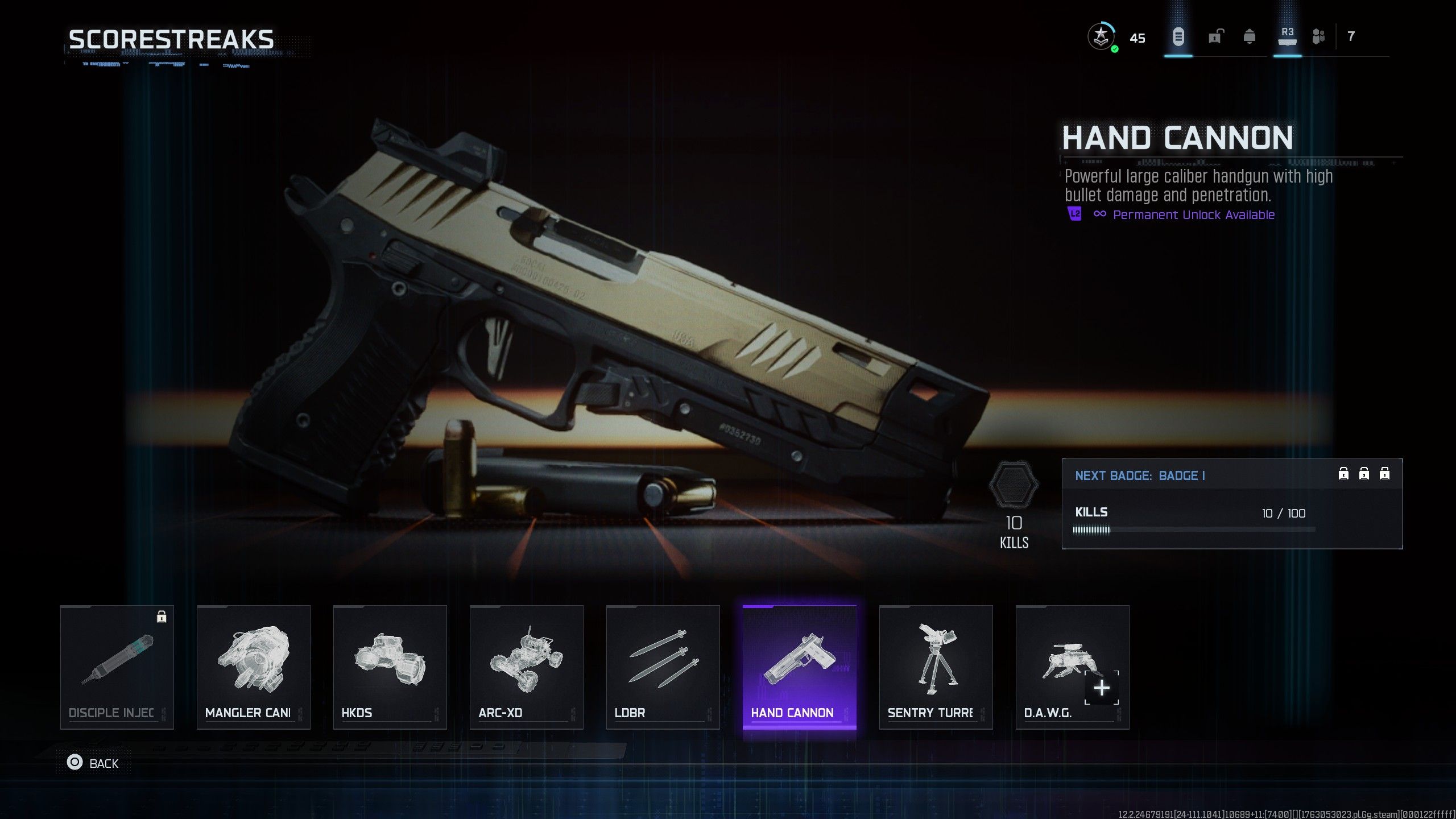Select the highlighted Hand Cannon tile
This screenshot has width=1456, height=819.
[800, 667]
